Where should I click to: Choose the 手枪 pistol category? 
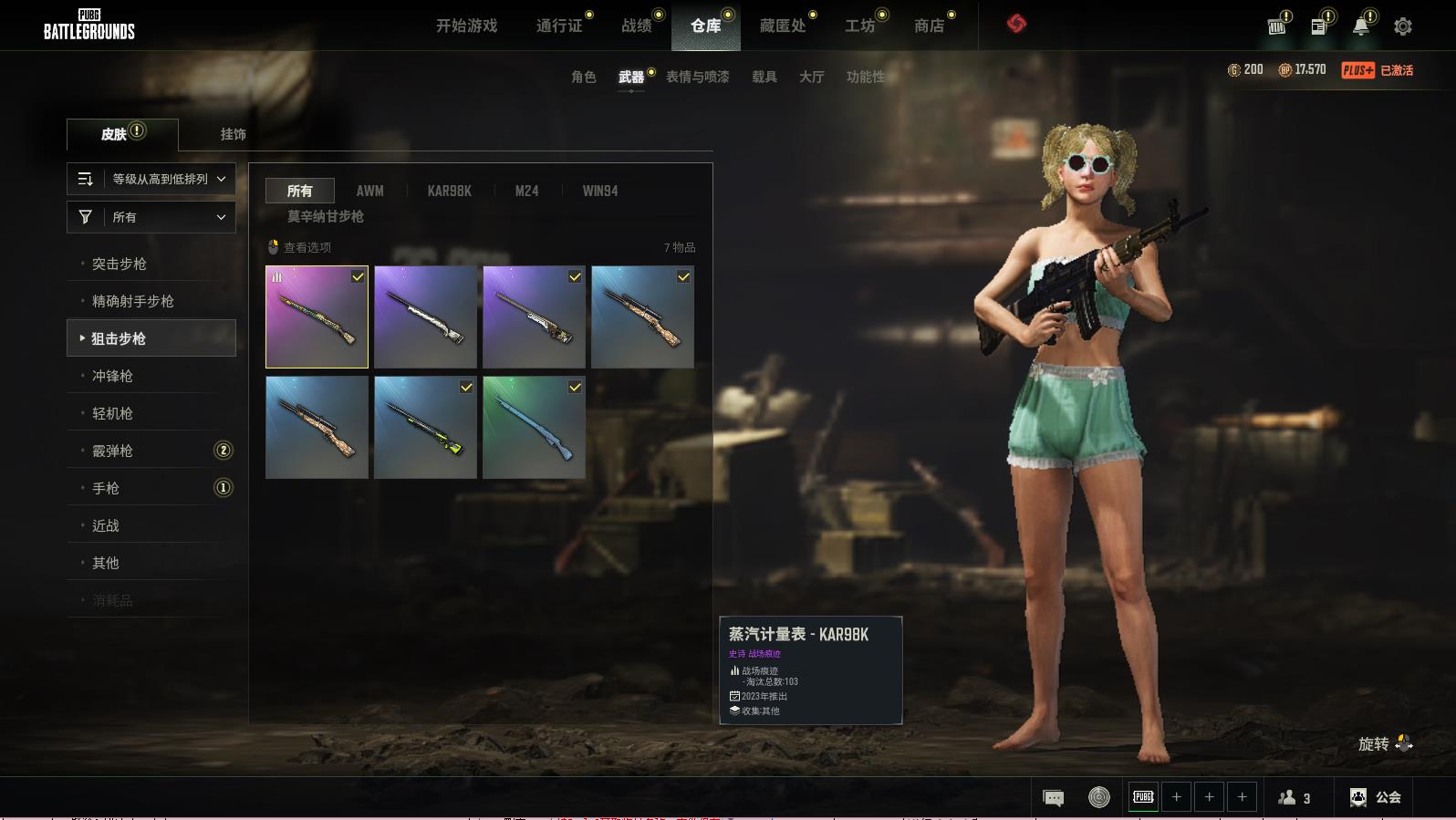[106, 488]
